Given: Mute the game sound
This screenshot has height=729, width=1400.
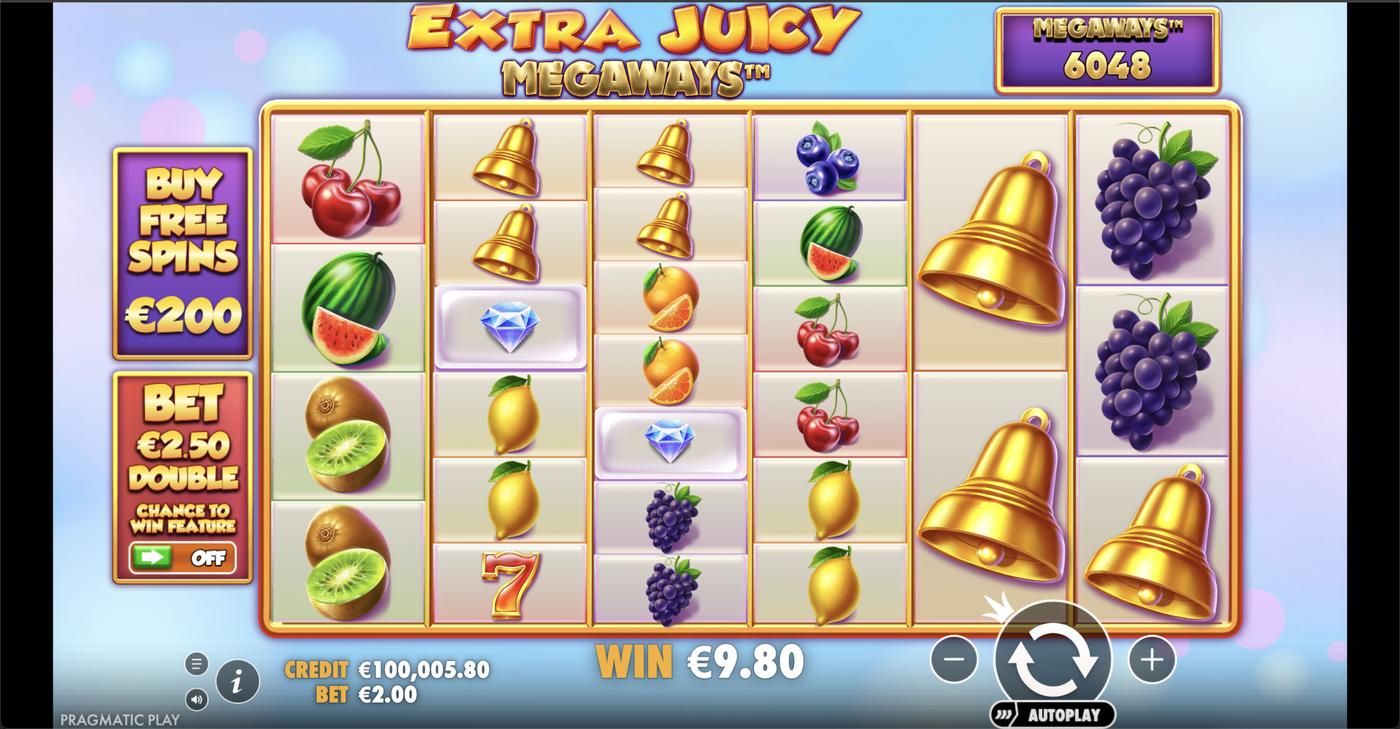Looking at the screenshot, I should 196,698.
